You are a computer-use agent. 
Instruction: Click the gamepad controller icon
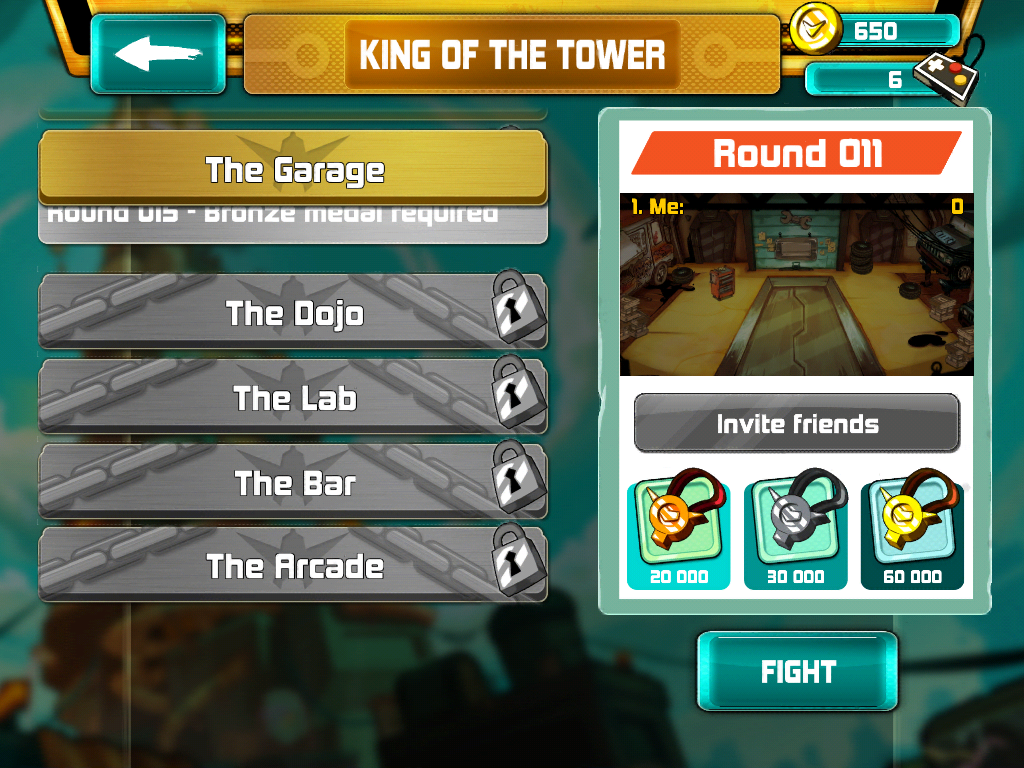(x=945, y=78)
